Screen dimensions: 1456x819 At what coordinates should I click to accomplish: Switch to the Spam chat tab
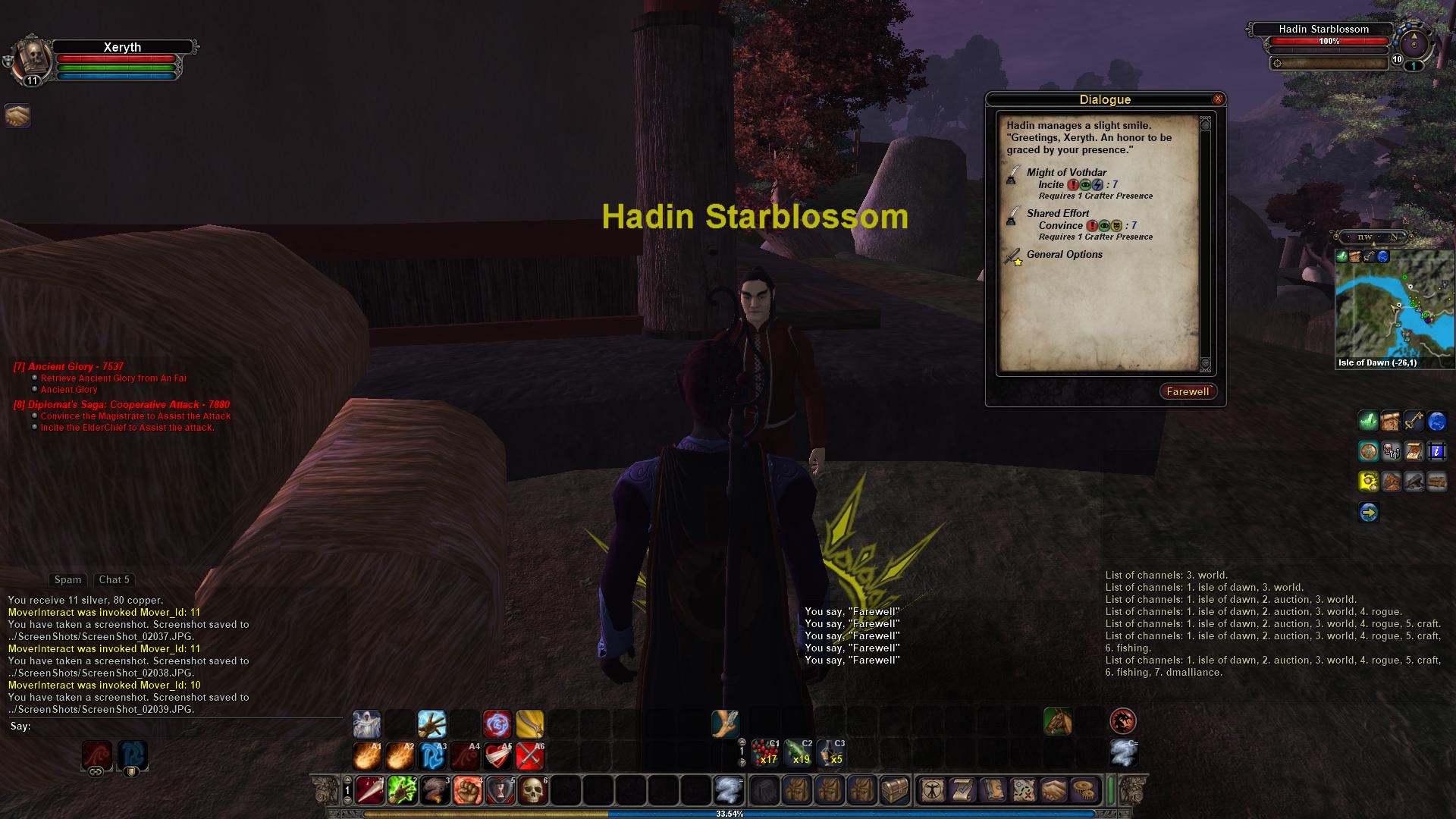pyautogui.click(x=67, y=579)
